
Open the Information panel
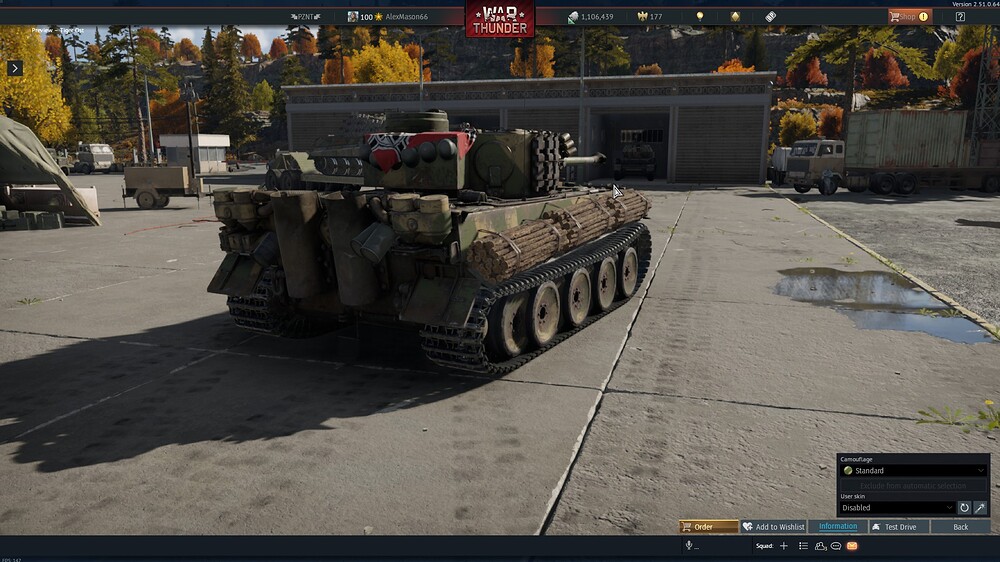(838, 527)
